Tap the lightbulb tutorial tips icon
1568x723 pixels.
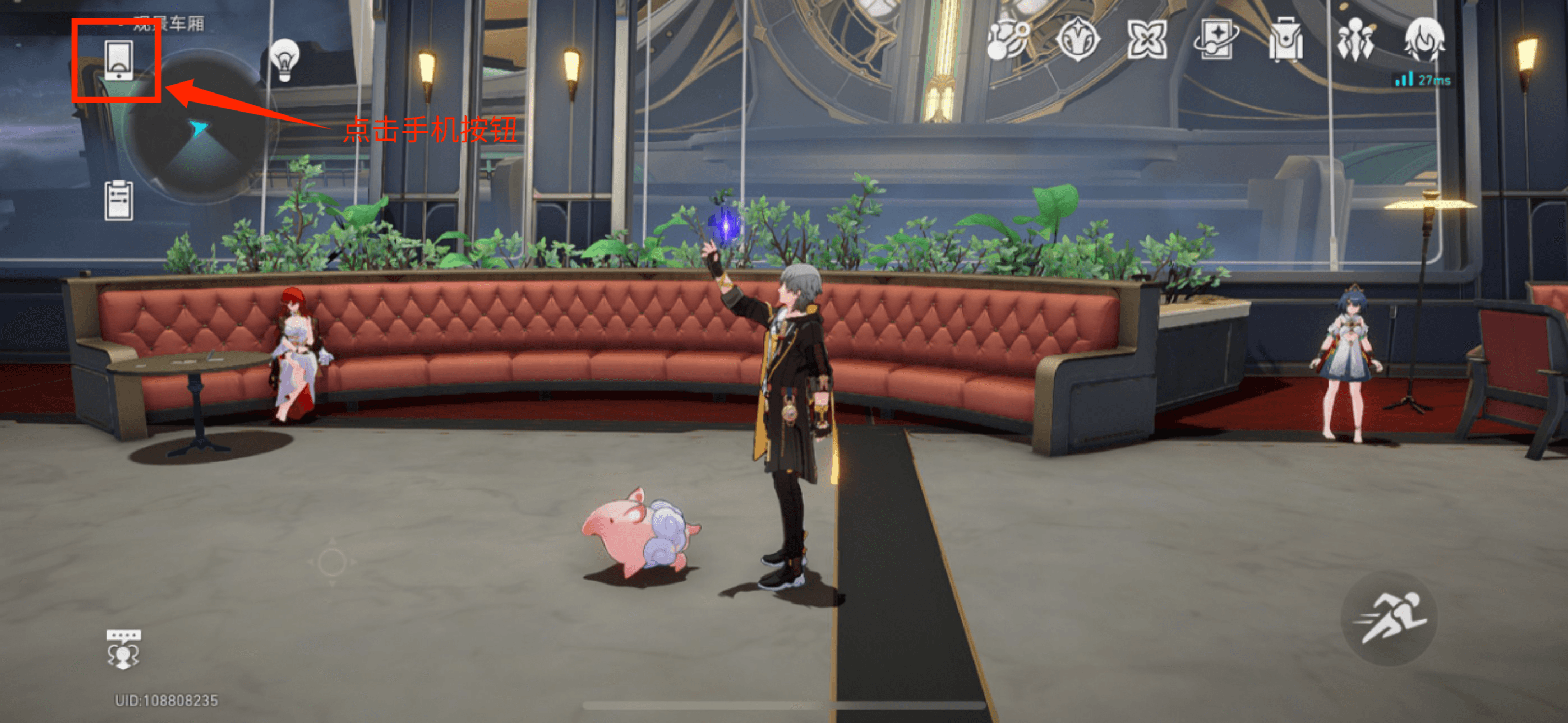pyautogui.click(x=284, y=59)
